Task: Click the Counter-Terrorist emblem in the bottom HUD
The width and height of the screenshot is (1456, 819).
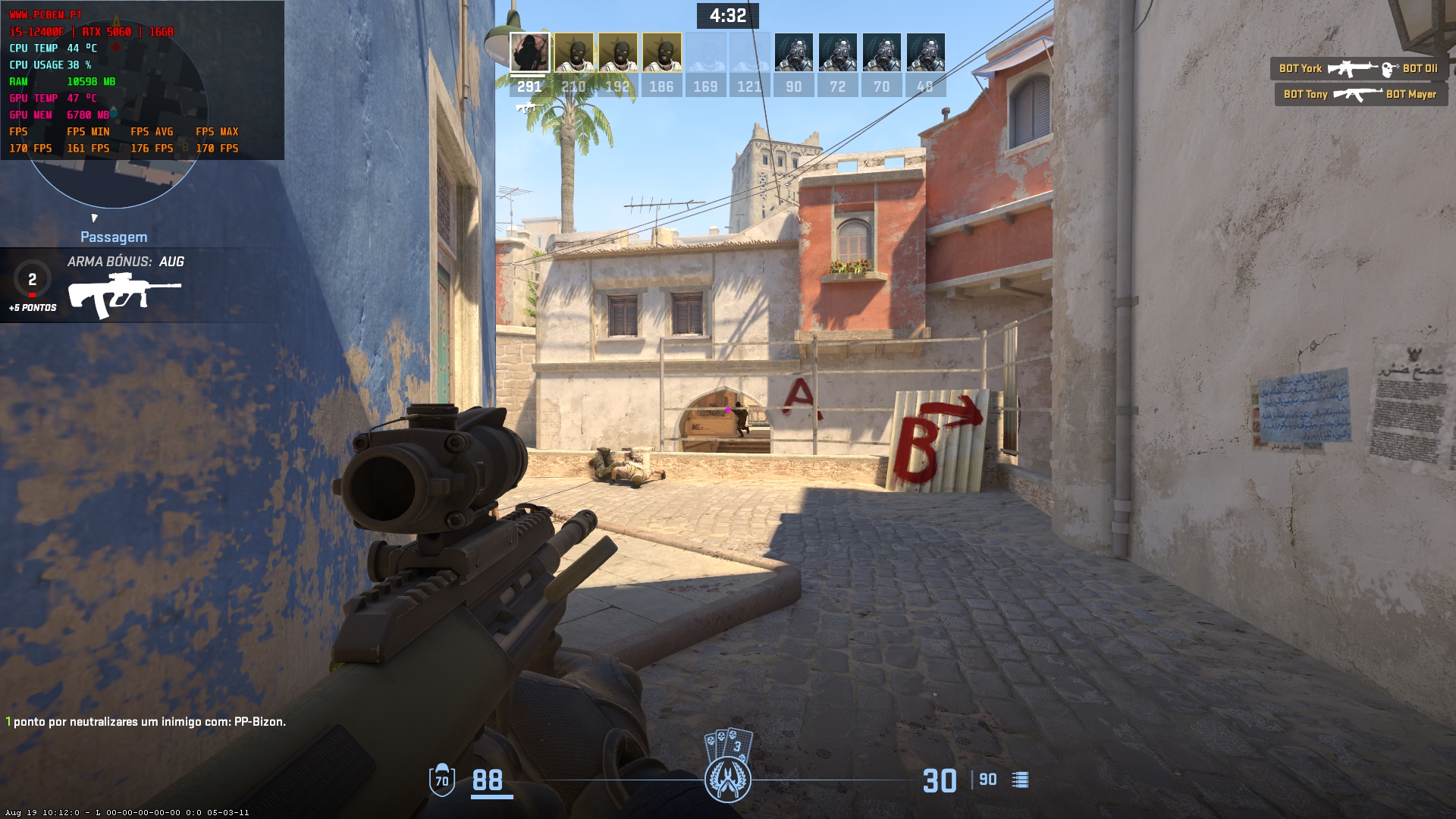Action: [x=728, y=780]
